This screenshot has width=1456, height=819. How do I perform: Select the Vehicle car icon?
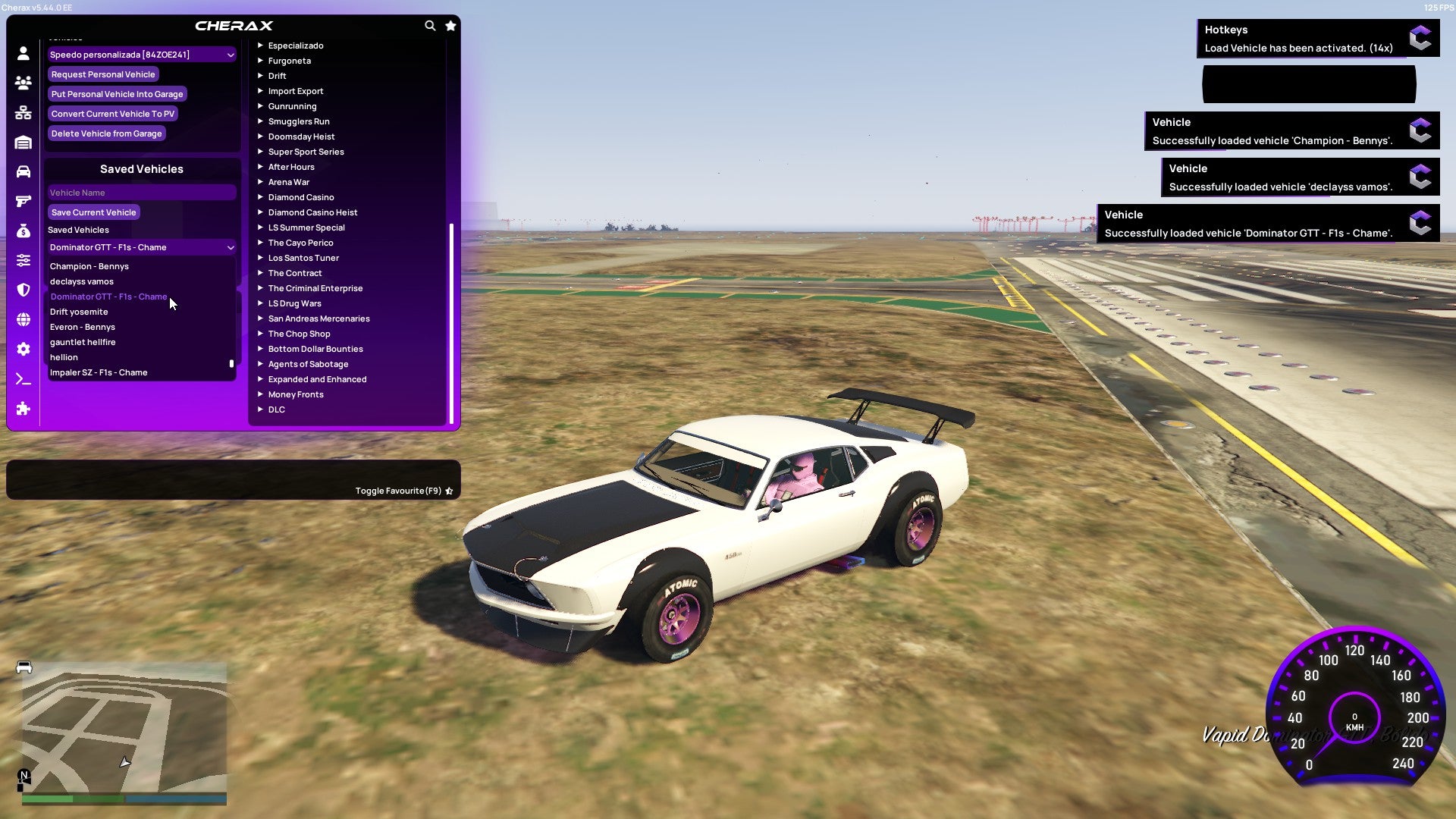coord(23,170)
